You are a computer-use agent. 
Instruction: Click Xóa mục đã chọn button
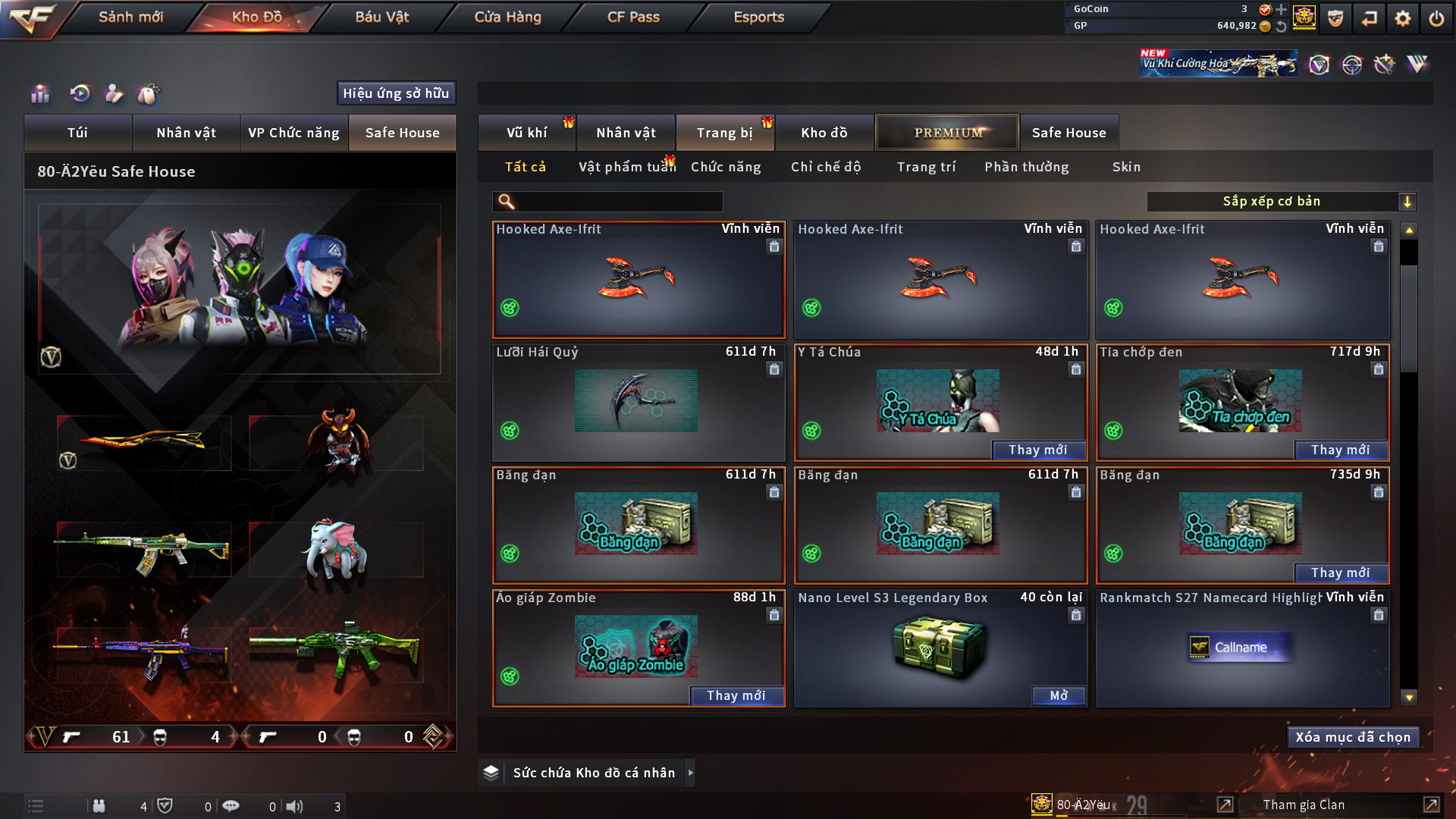[x=1353, y=737]
